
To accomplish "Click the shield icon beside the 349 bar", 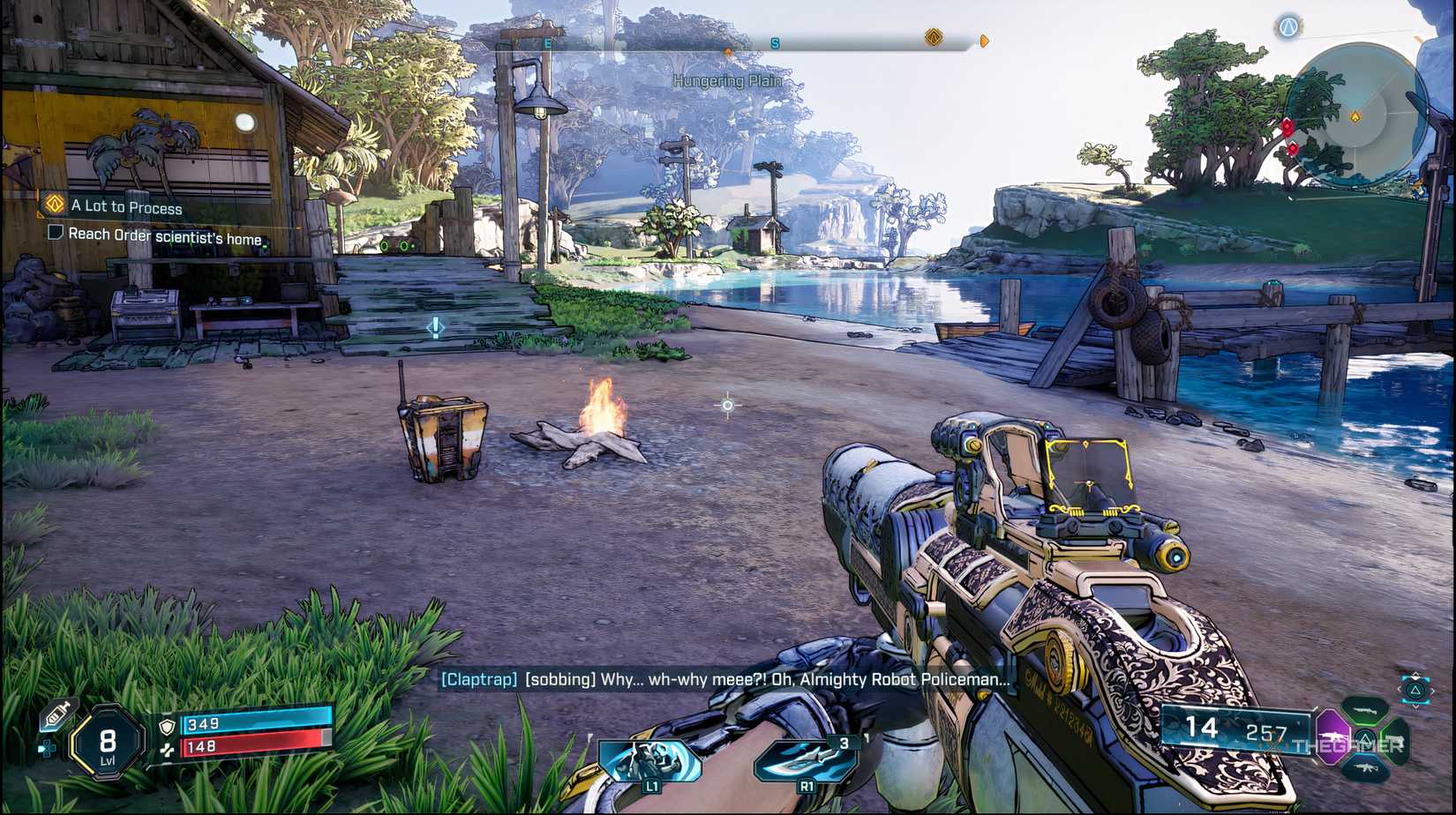I will pyautogui.click(x=167, y=726).
